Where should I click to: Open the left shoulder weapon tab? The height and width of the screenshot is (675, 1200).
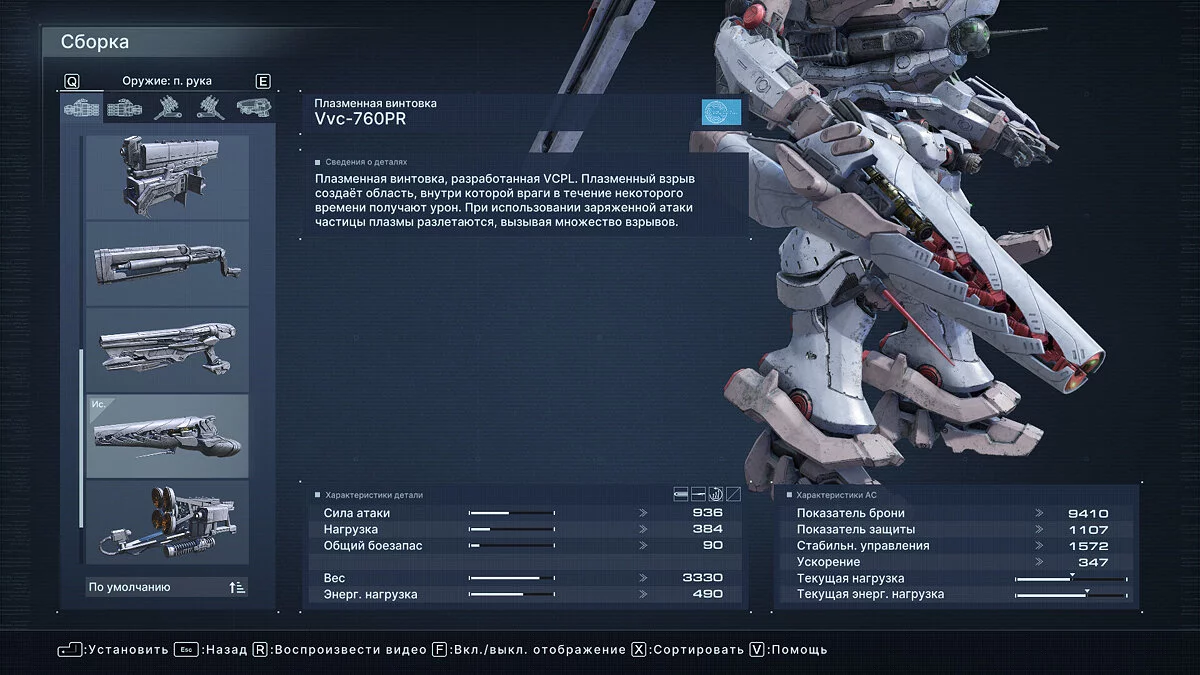pyautogui.click(x=210, y=107)
